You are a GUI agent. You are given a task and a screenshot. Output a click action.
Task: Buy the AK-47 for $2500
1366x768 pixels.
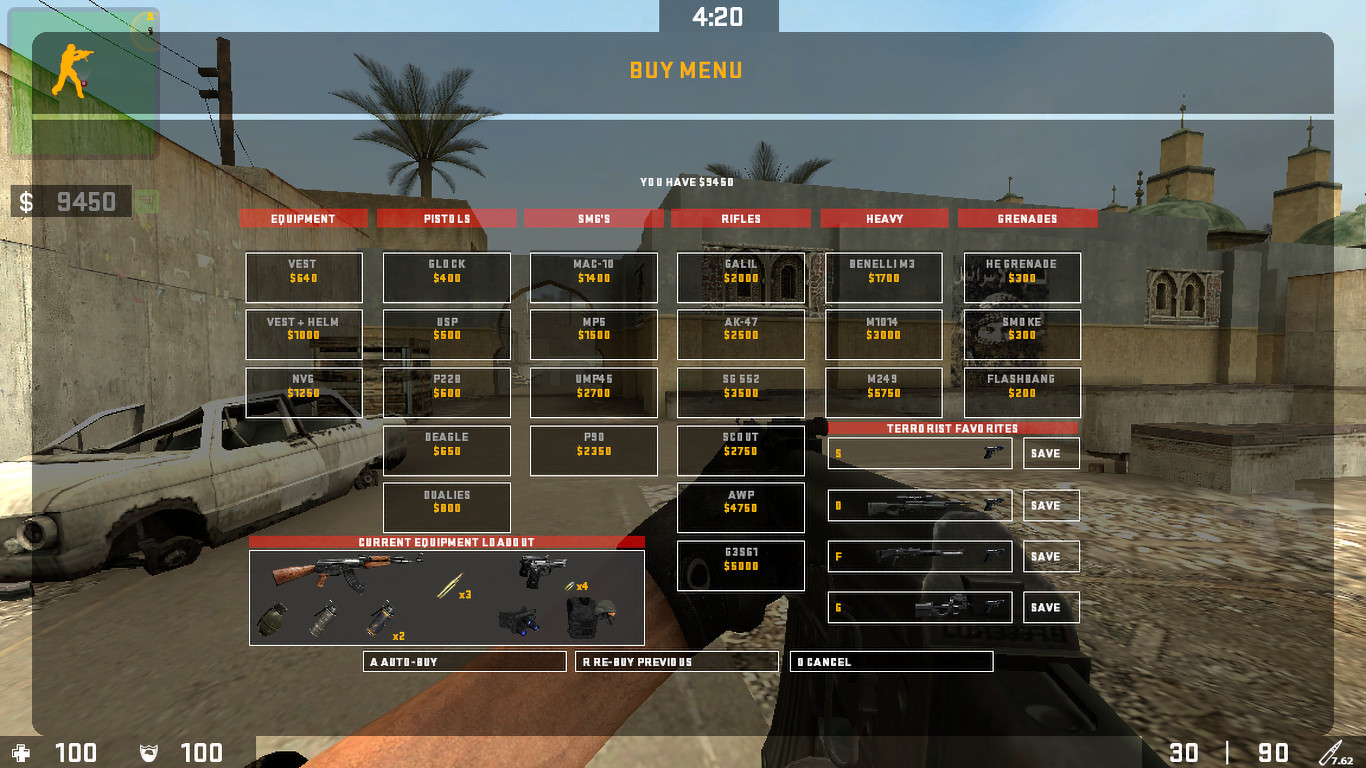click(x=740, y=335)
